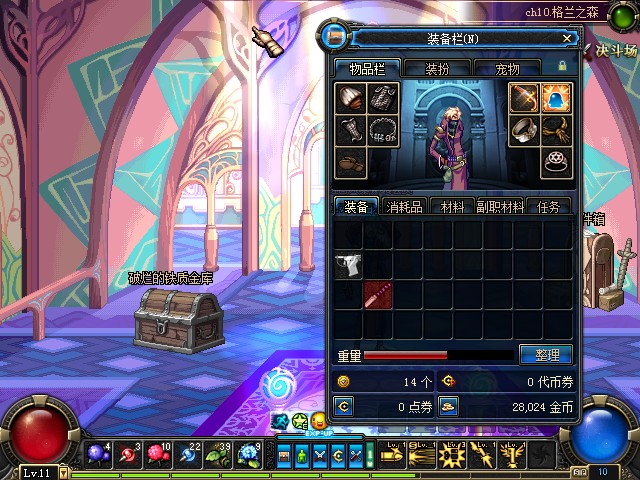Image resolution: width=640 pixels, height=480 pixels.
Task: Click the 整理 sort inventory button
Action: pyautogui.click(x=546, y=355)
